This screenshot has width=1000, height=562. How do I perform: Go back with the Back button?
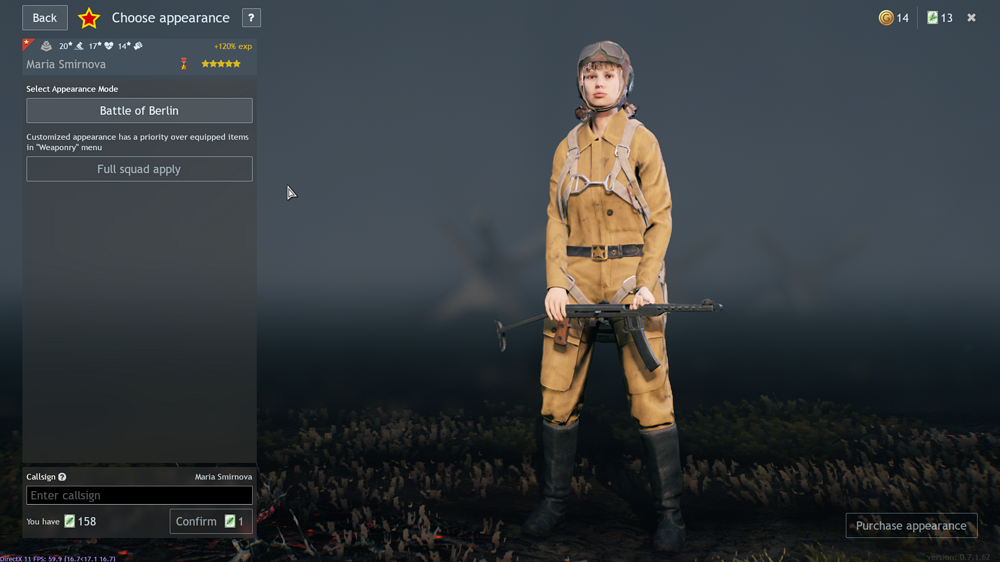tap(45, 18)
